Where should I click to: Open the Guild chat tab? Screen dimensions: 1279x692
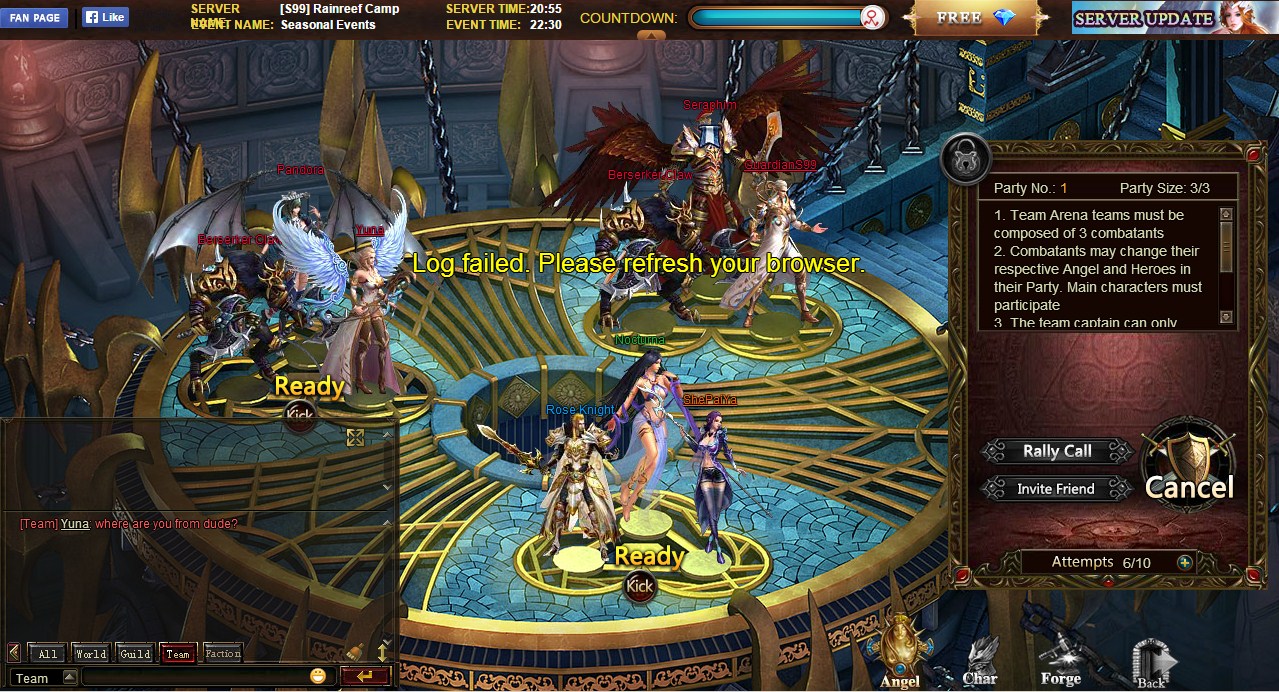[135, 654]
